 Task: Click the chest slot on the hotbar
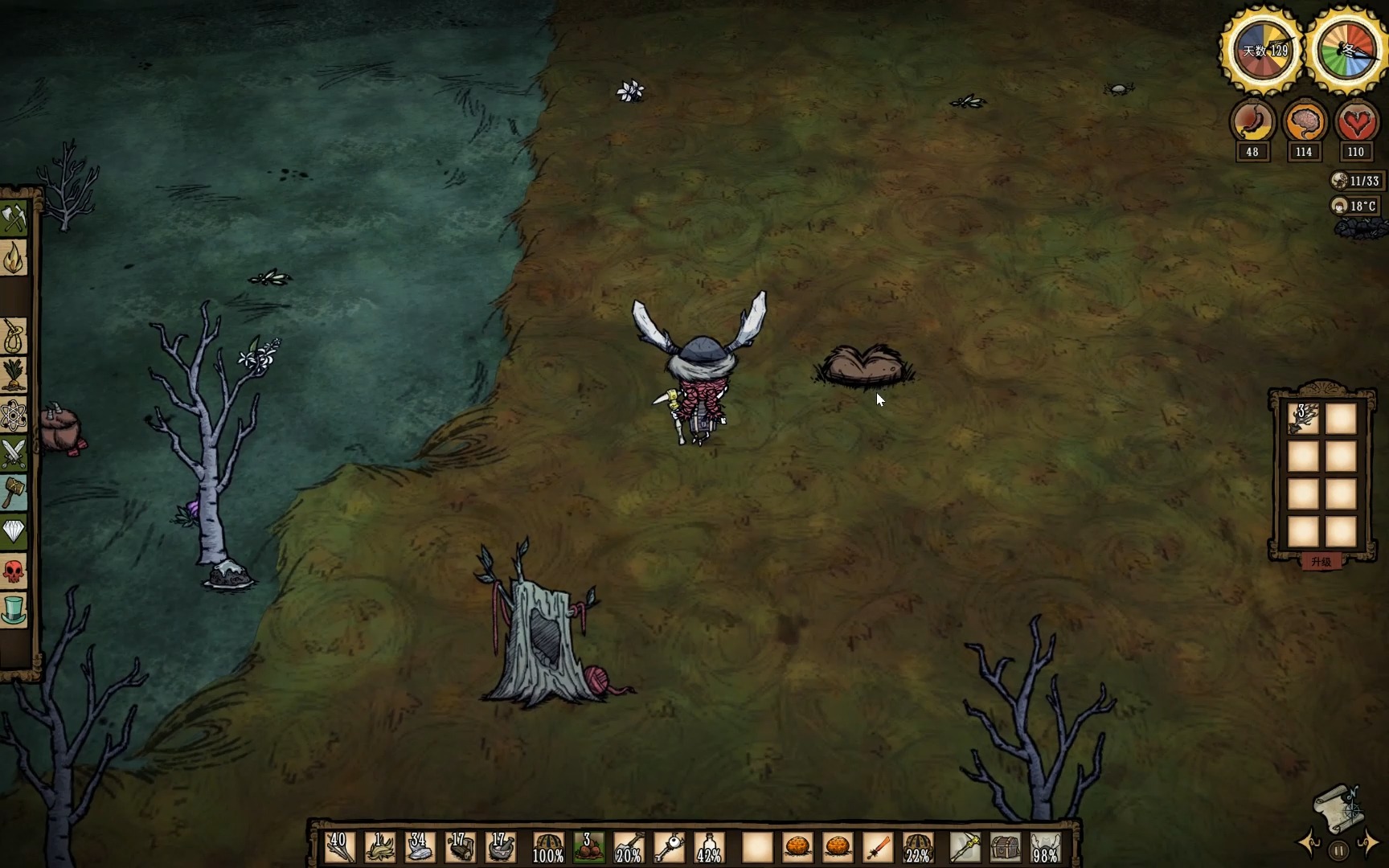[1005, 848]
